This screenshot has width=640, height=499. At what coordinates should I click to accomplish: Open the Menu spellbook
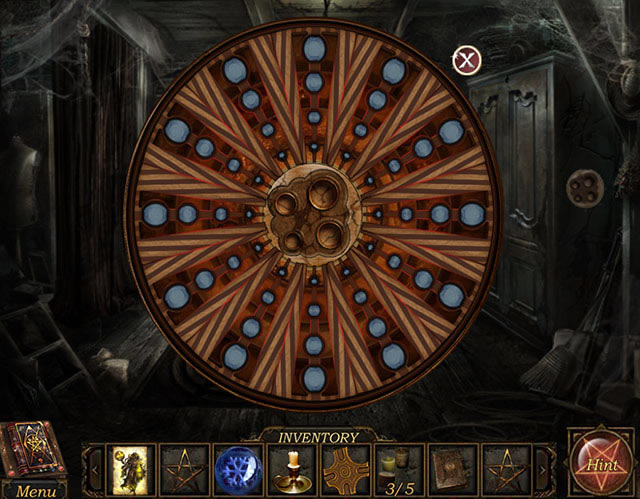click(35, 458)
